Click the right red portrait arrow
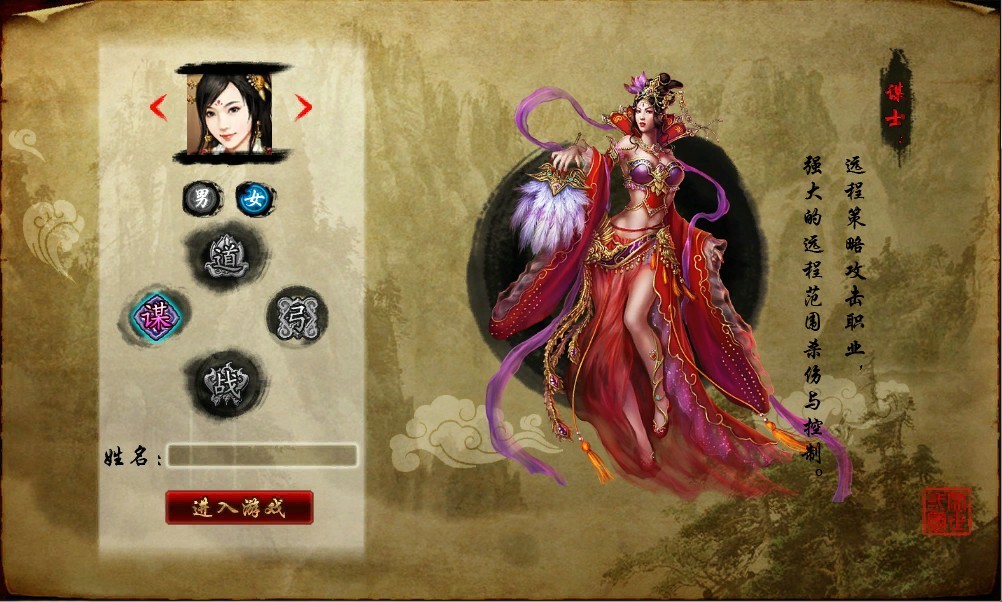The width and height of the screenshot is (1002, 602). [x=303, y=107]
